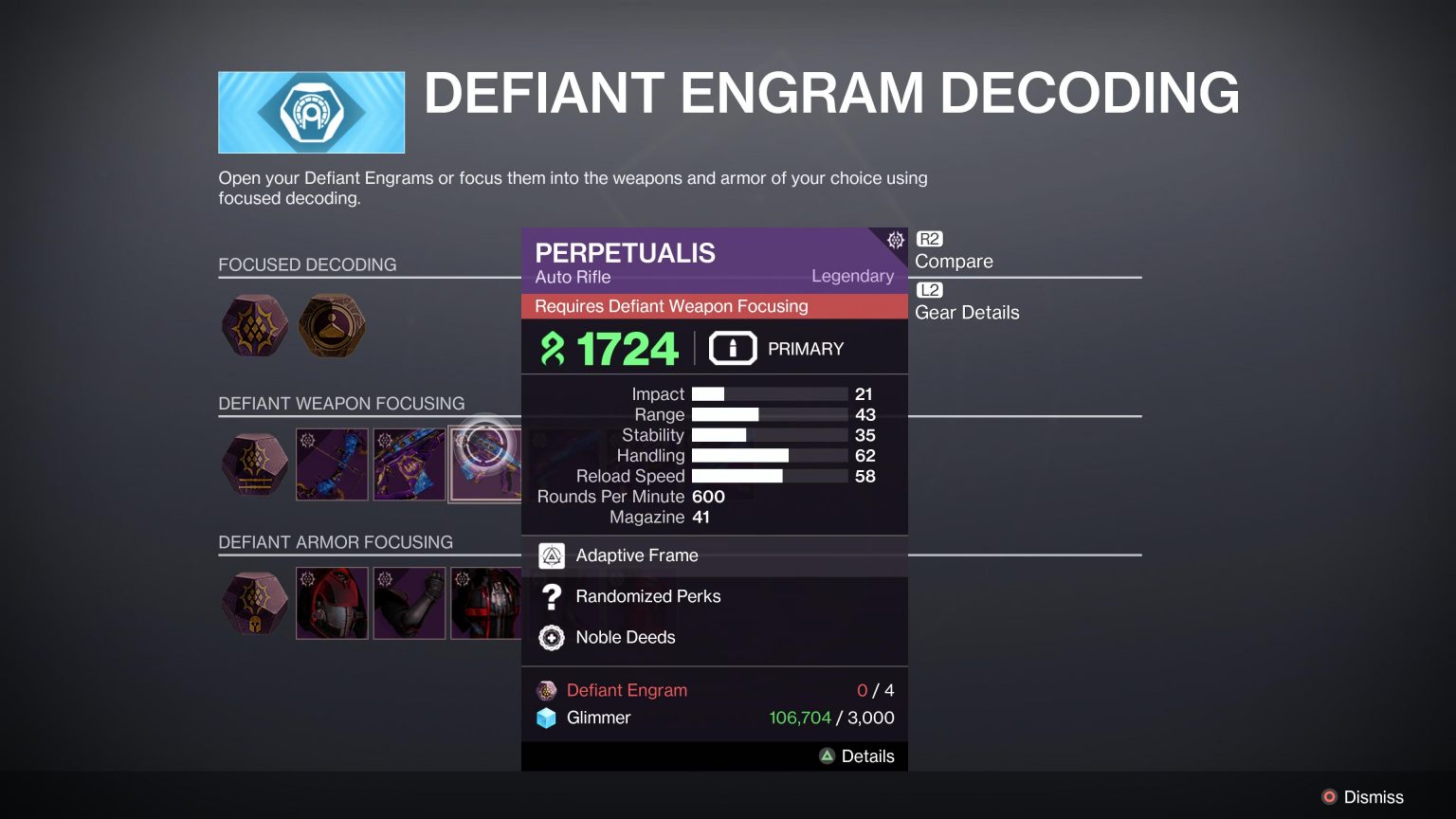Expand Details with the triangle button
The image size is (1456, 819).
[x=827, y=755]
